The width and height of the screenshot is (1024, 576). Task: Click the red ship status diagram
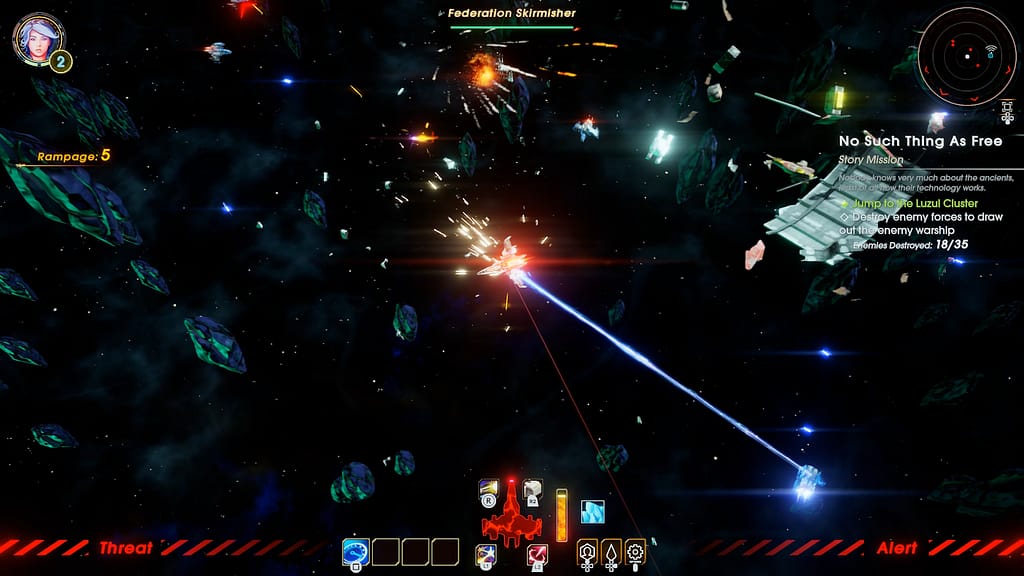click(x=511, y=517)
